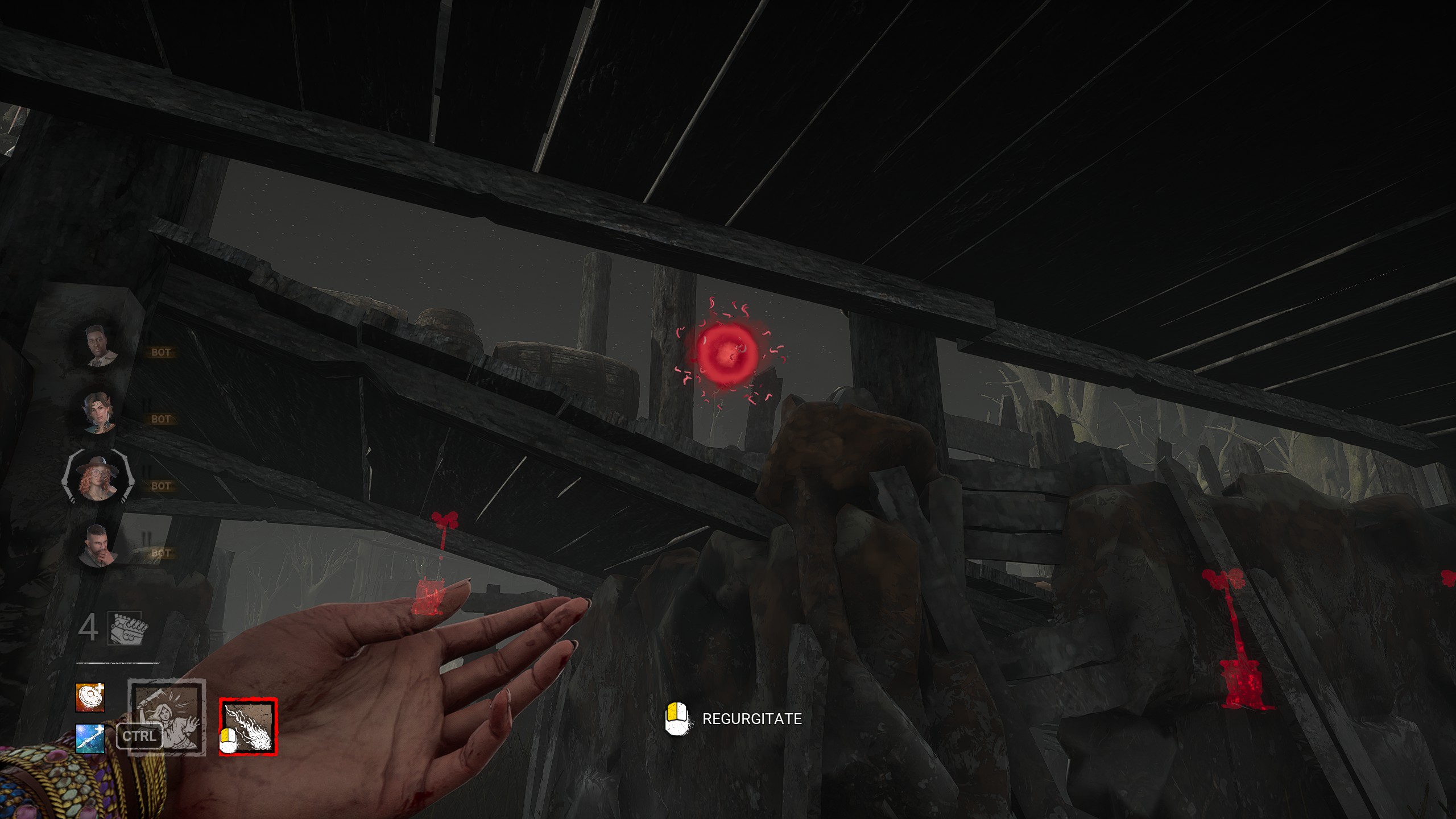Click the elf-eared survivor portrait

pos(100,412)
